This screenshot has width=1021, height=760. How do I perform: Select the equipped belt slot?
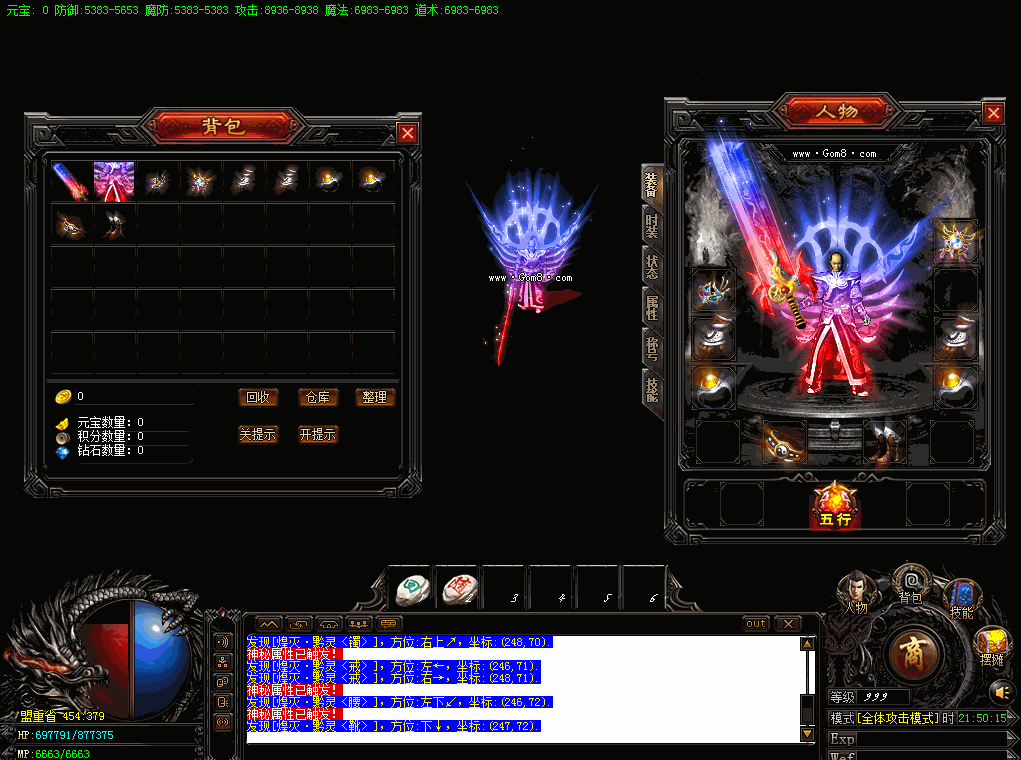785,442
